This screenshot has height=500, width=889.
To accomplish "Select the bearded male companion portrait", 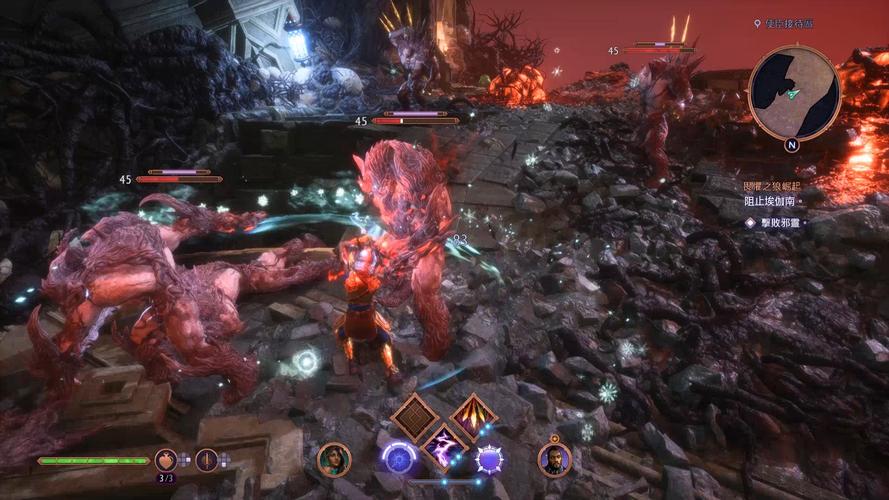I will (554, 460).
